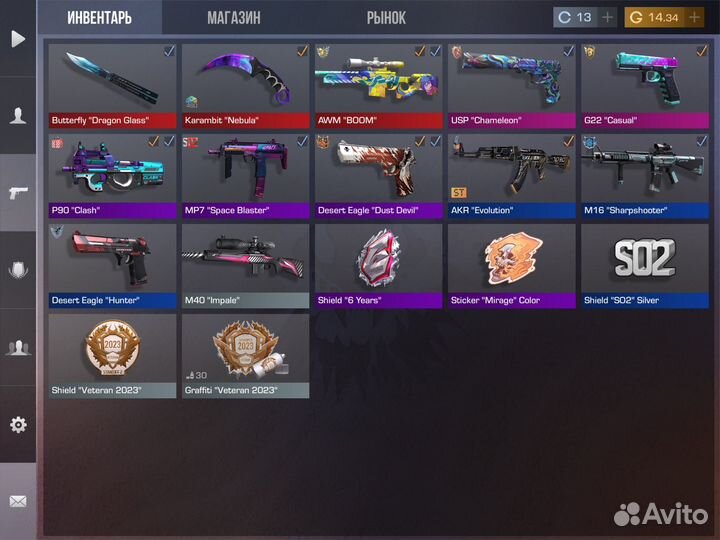Choose the M16 "Sharpshooter" skin

pyautogui.click(x=644, y=175)
